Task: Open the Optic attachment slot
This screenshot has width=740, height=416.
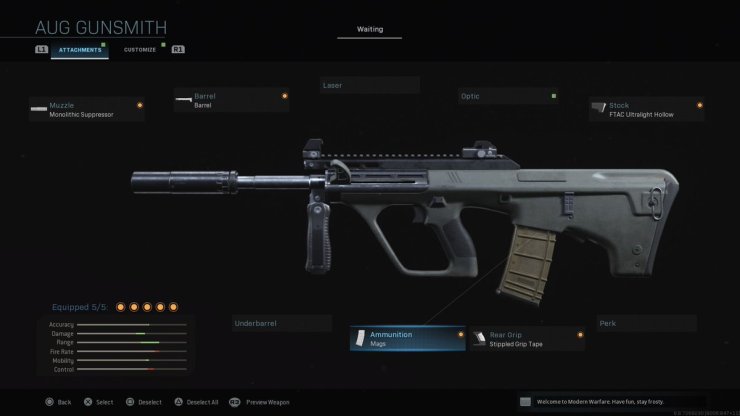Action: (x=506, y=97)
